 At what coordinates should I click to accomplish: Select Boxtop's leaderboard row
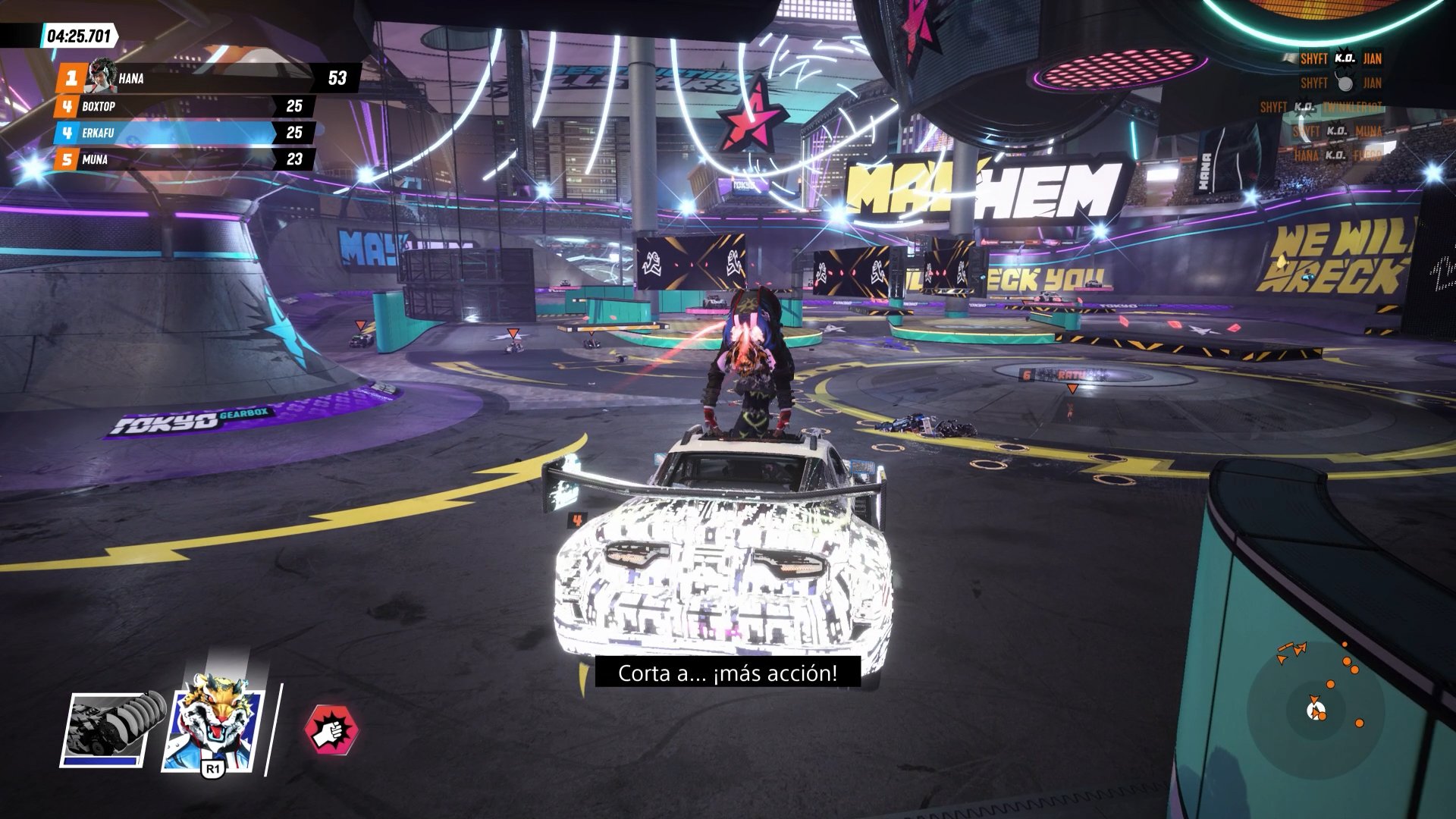click(x=182, y=107)
